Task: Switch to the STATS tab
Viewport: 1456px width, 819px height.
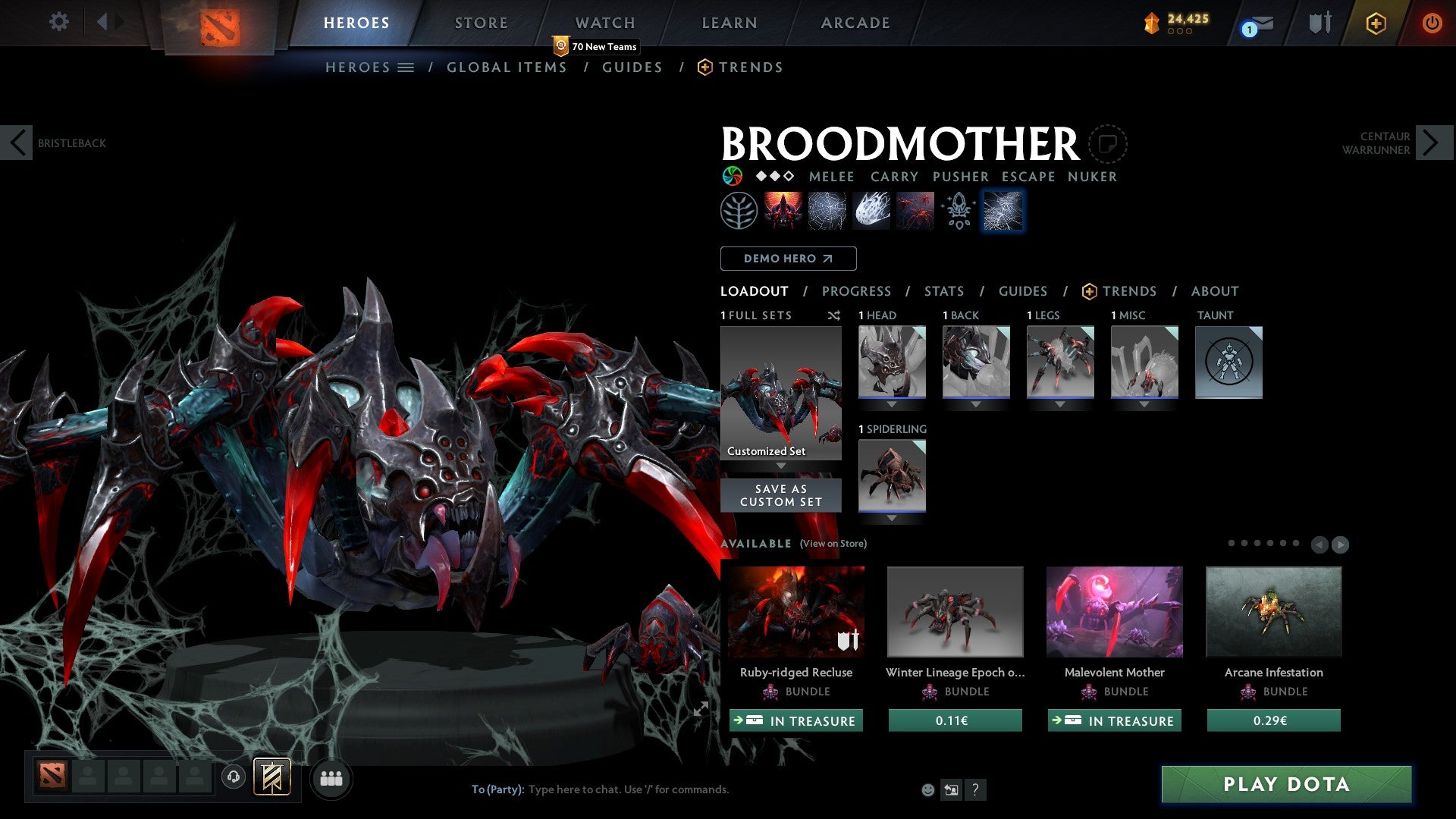Action: pos(943,291)
